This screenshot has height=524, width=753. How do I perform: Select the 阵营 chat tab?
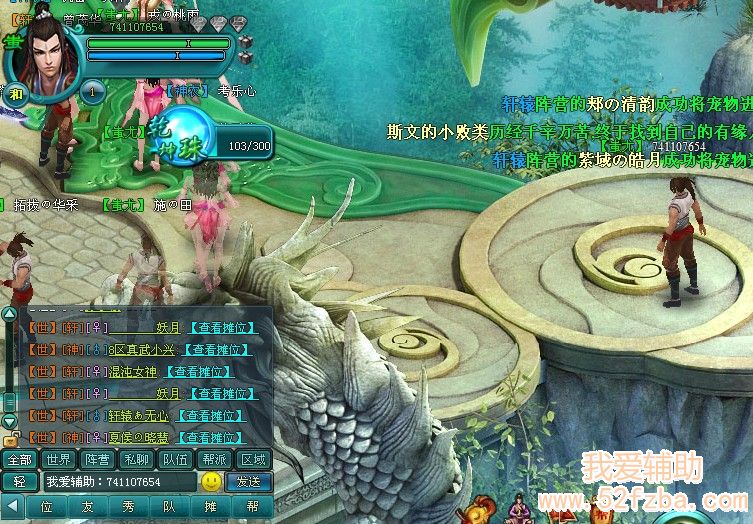tap(97, 460)
